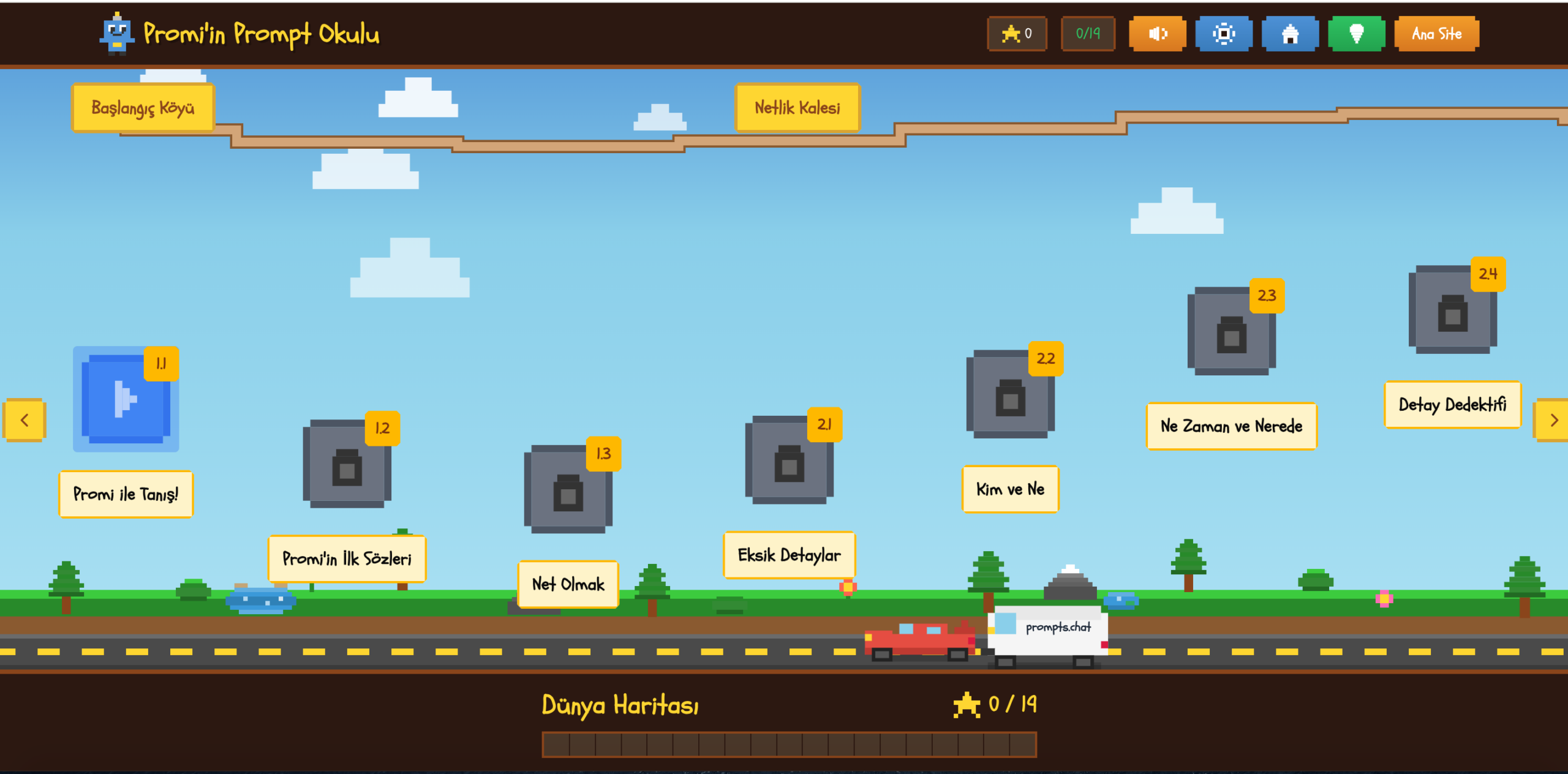Viewport: 1568px width, 774px height.
Task: Select the Net Olmak level label
Action: 568,584
